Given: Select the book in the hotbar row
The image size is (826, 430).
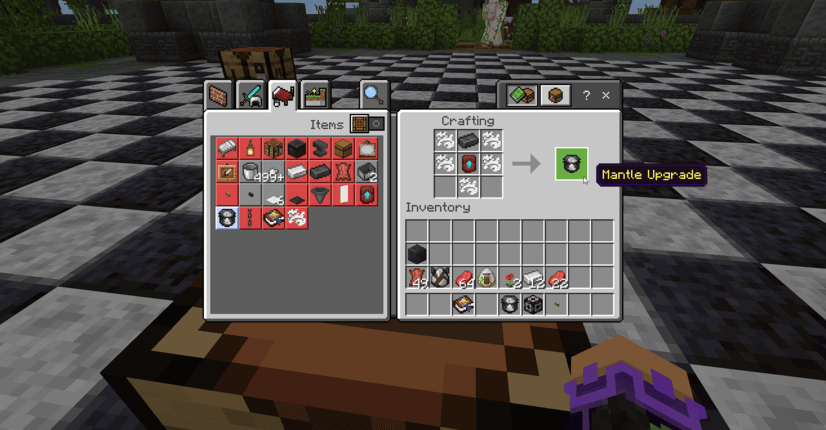Looking at the screenshot, I should pyautogui.click(x=463, y=304).
